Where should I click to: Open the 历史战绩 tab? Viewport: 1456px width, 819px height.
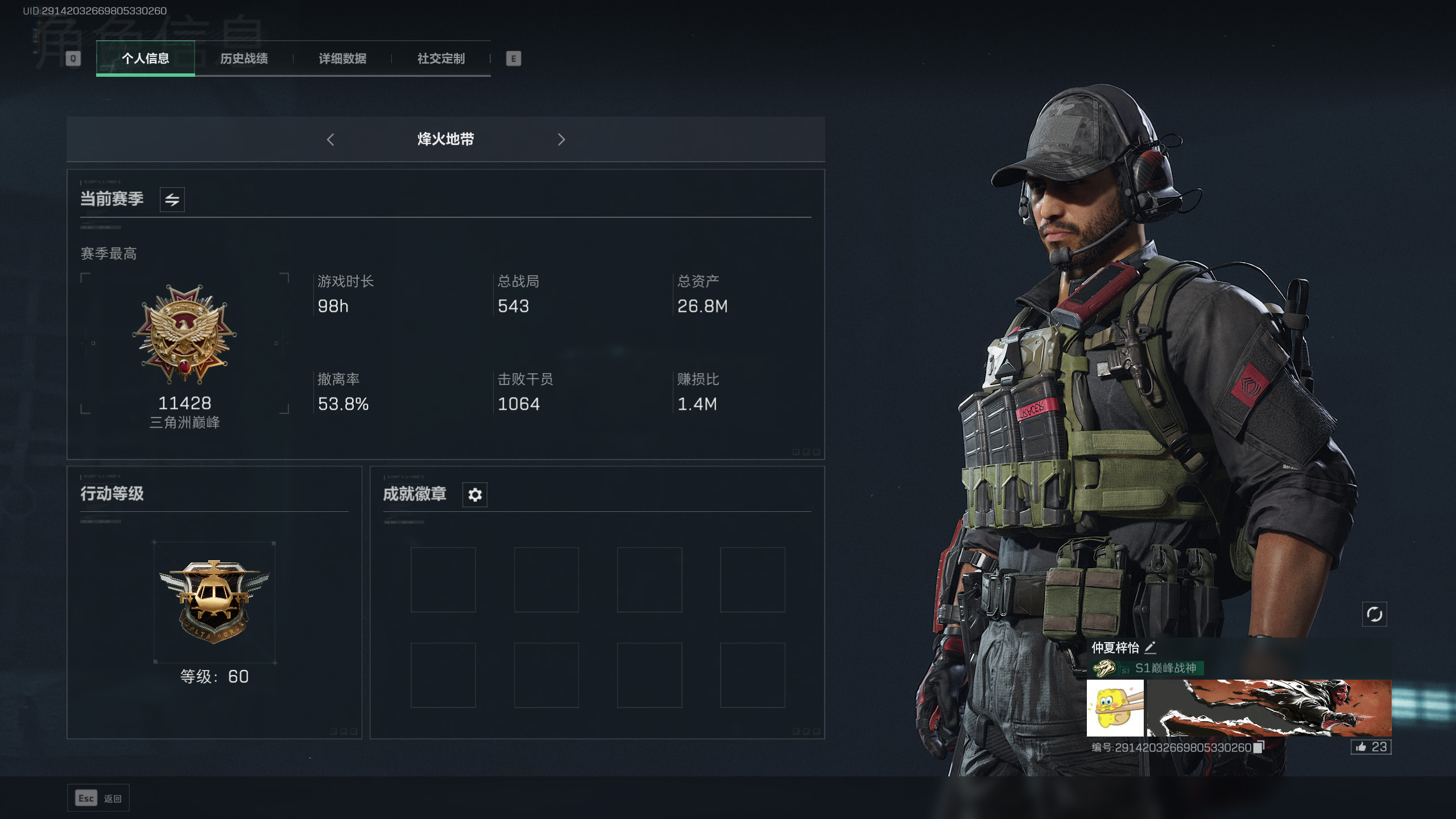[244, 59]
